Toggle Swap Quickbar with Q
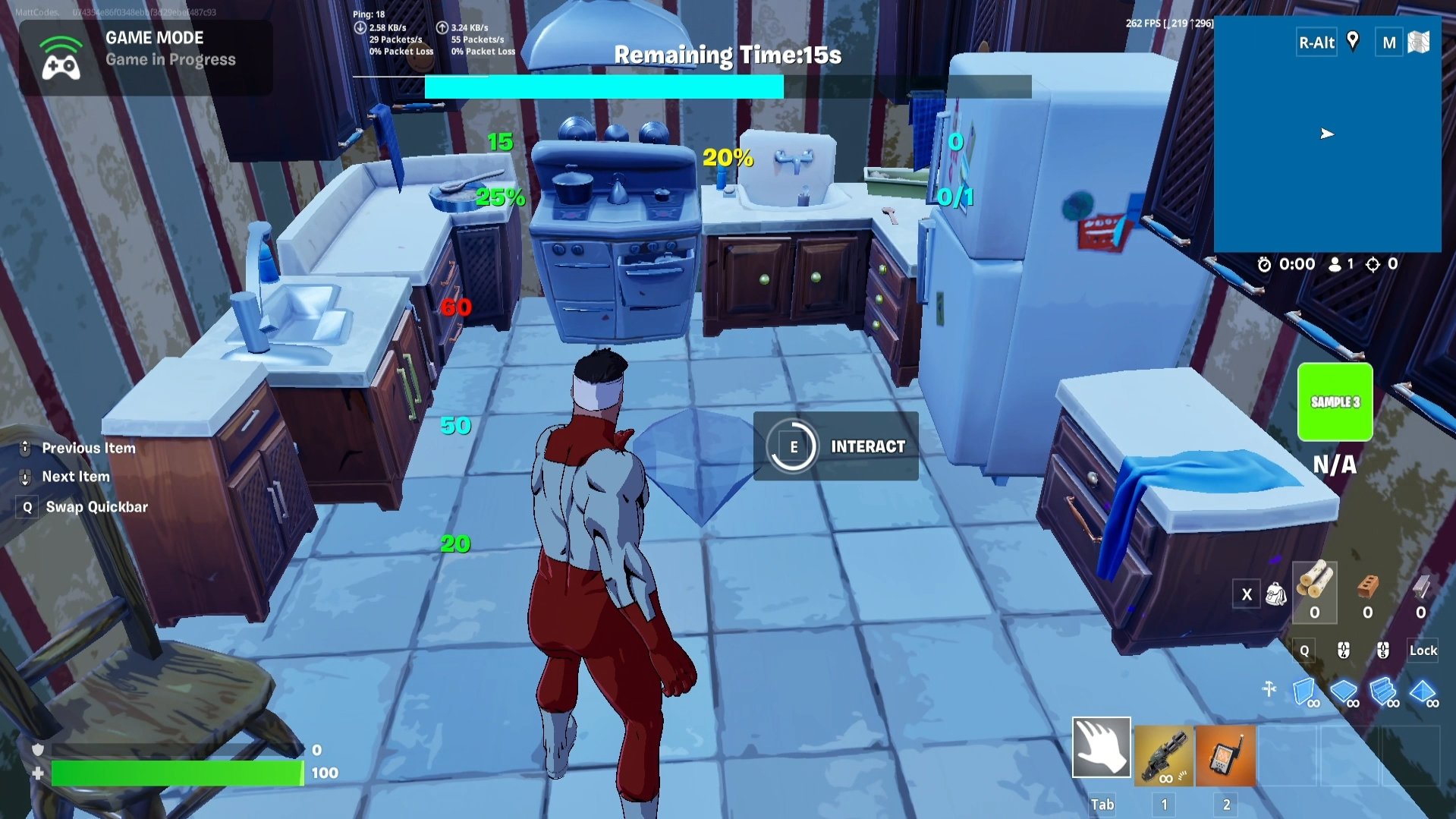Screen dimensions: 1456x819 27,507
